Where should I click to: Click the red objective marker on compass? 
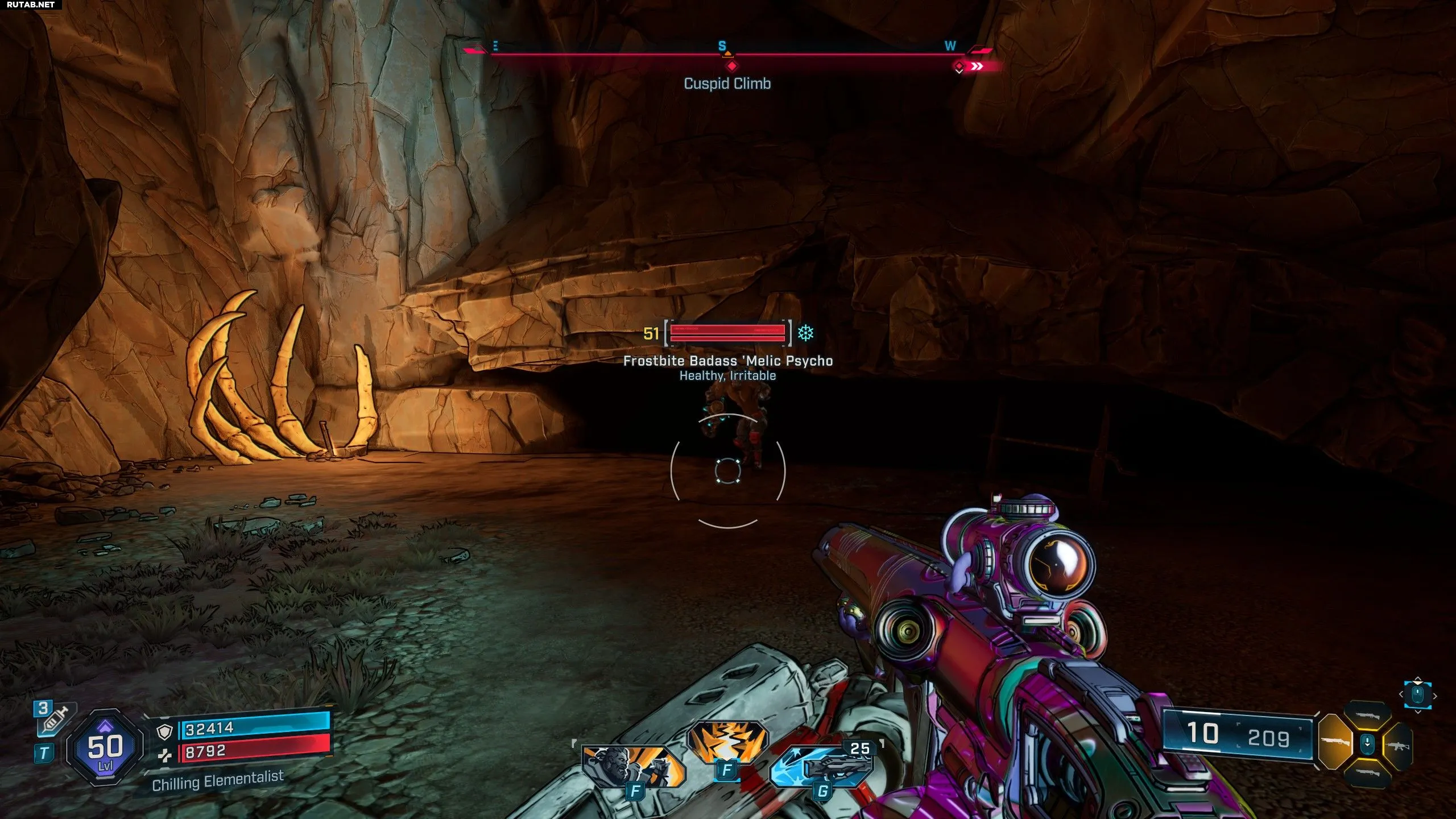click(x=732, y=66)
